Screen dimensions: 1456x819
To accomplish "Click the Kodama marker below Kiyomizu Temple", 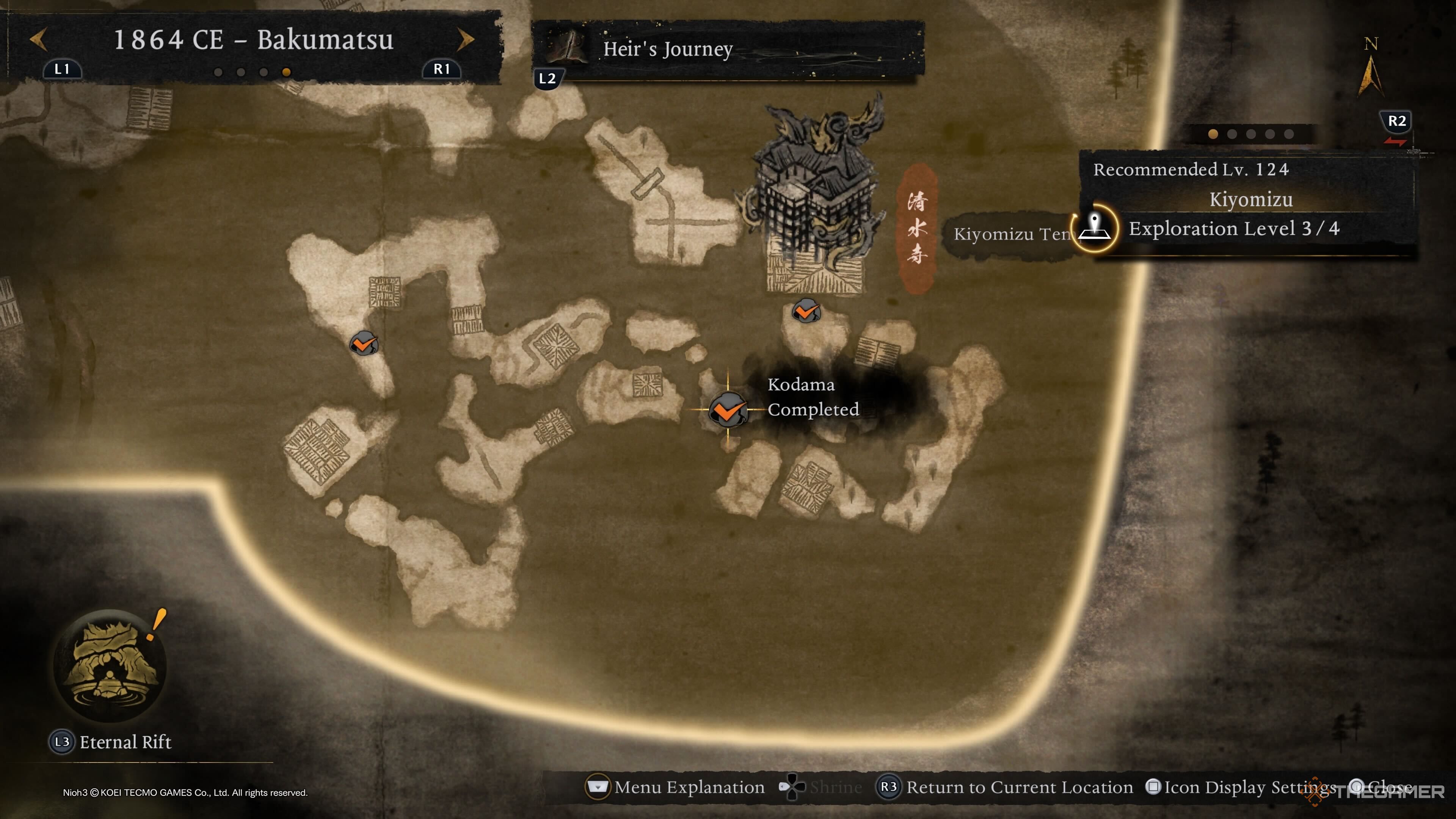I will [805, 311].
